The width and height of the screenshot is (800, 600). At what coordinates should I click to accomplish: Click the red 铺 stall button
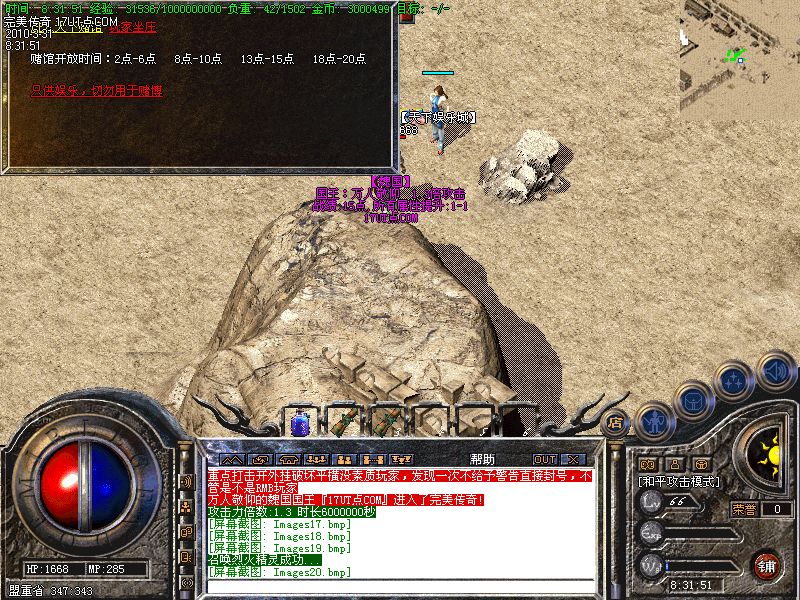click(767, 565)
